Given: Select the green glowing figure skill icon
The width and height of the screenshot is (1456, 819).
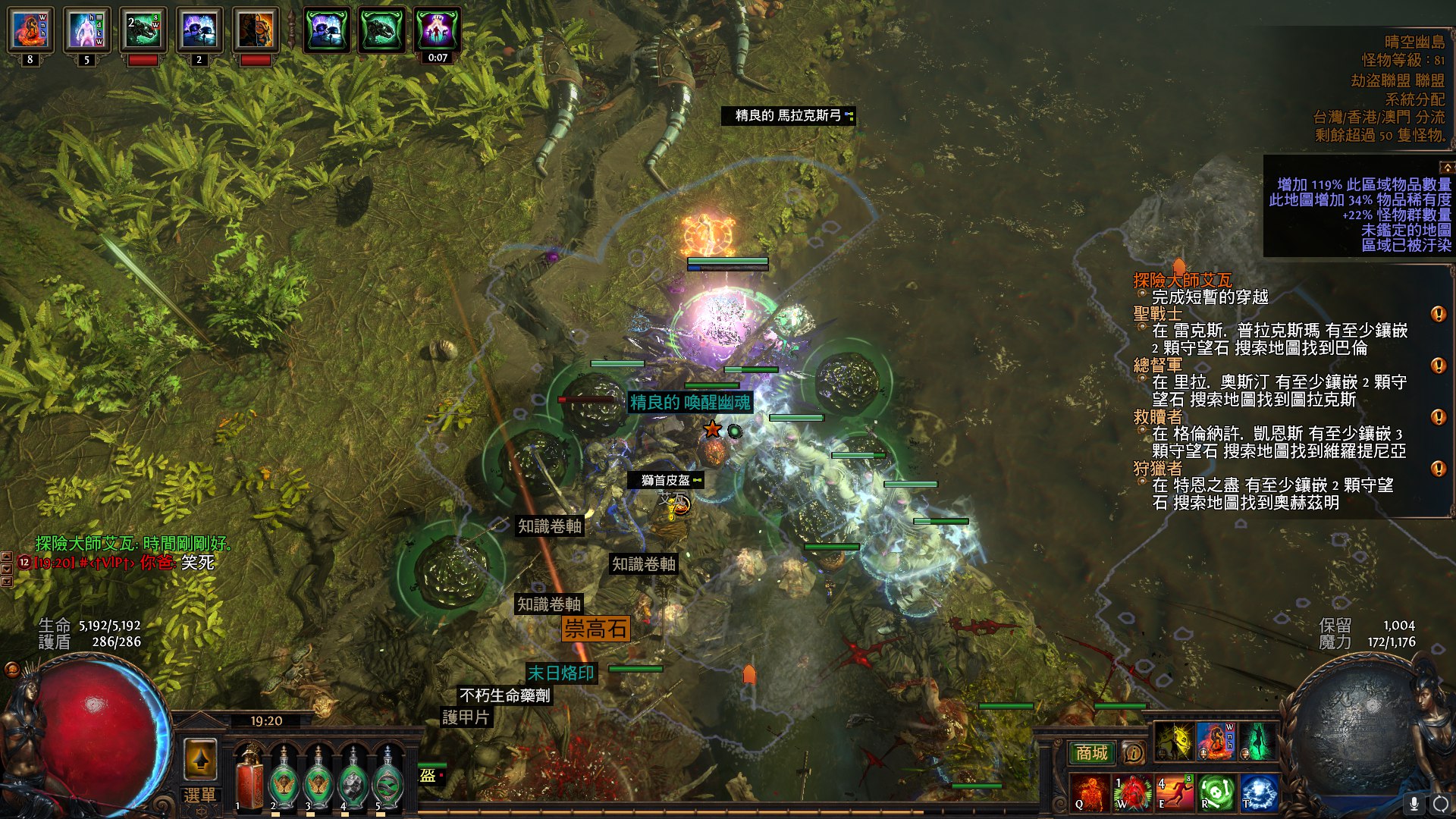Looking at the screenshot, I should click(x=1257, y=742).
